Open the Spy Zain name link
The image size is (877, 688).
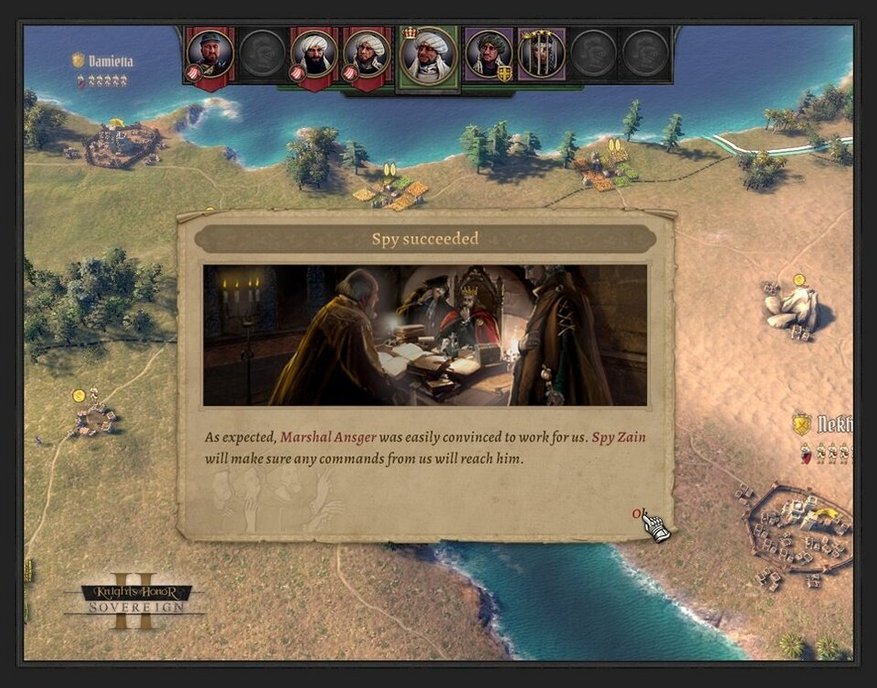click(617, 437)
